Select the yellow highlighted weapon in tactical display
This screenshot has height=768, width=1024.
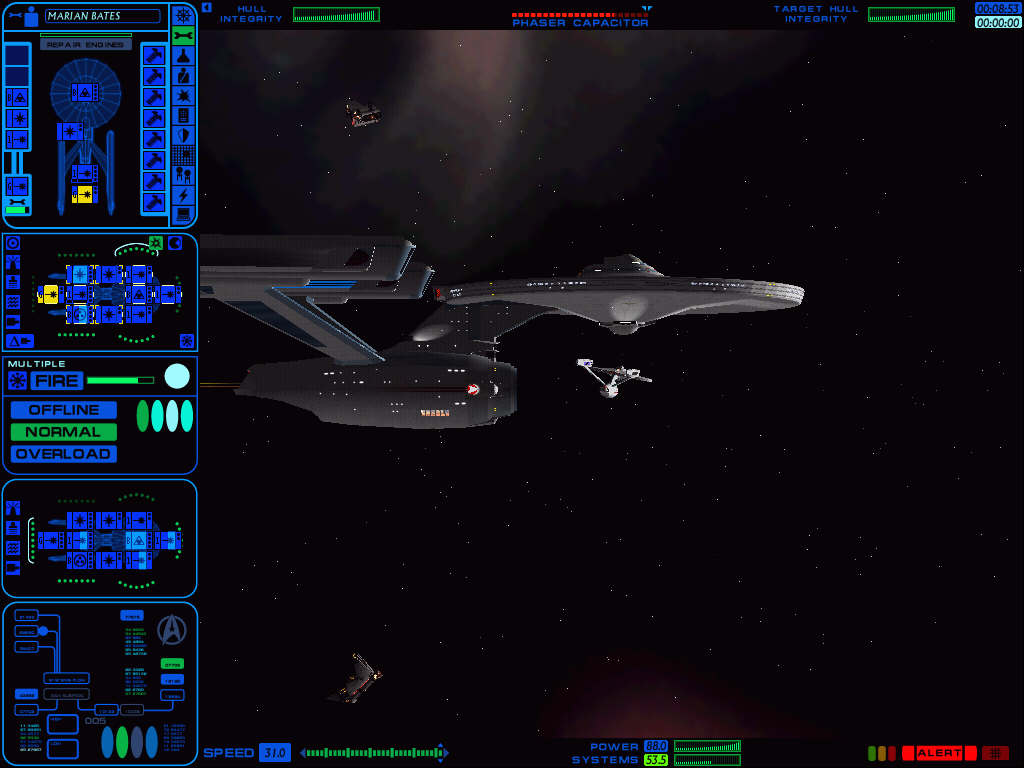pyautogui.click(x=48, y=293)
